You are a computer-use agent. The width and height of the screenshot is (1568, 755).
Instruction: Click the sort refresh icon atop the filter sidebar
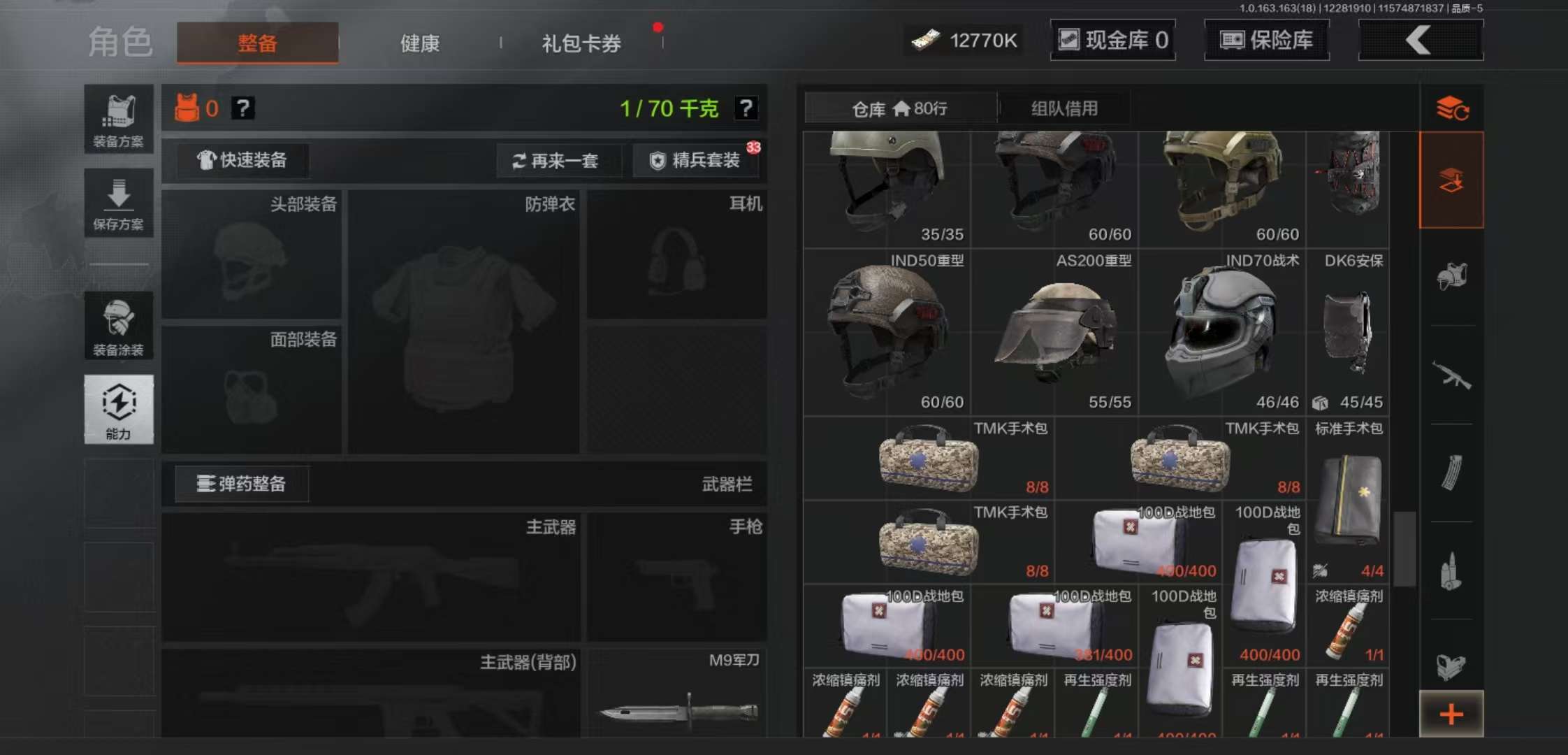tap(1453, 108)
